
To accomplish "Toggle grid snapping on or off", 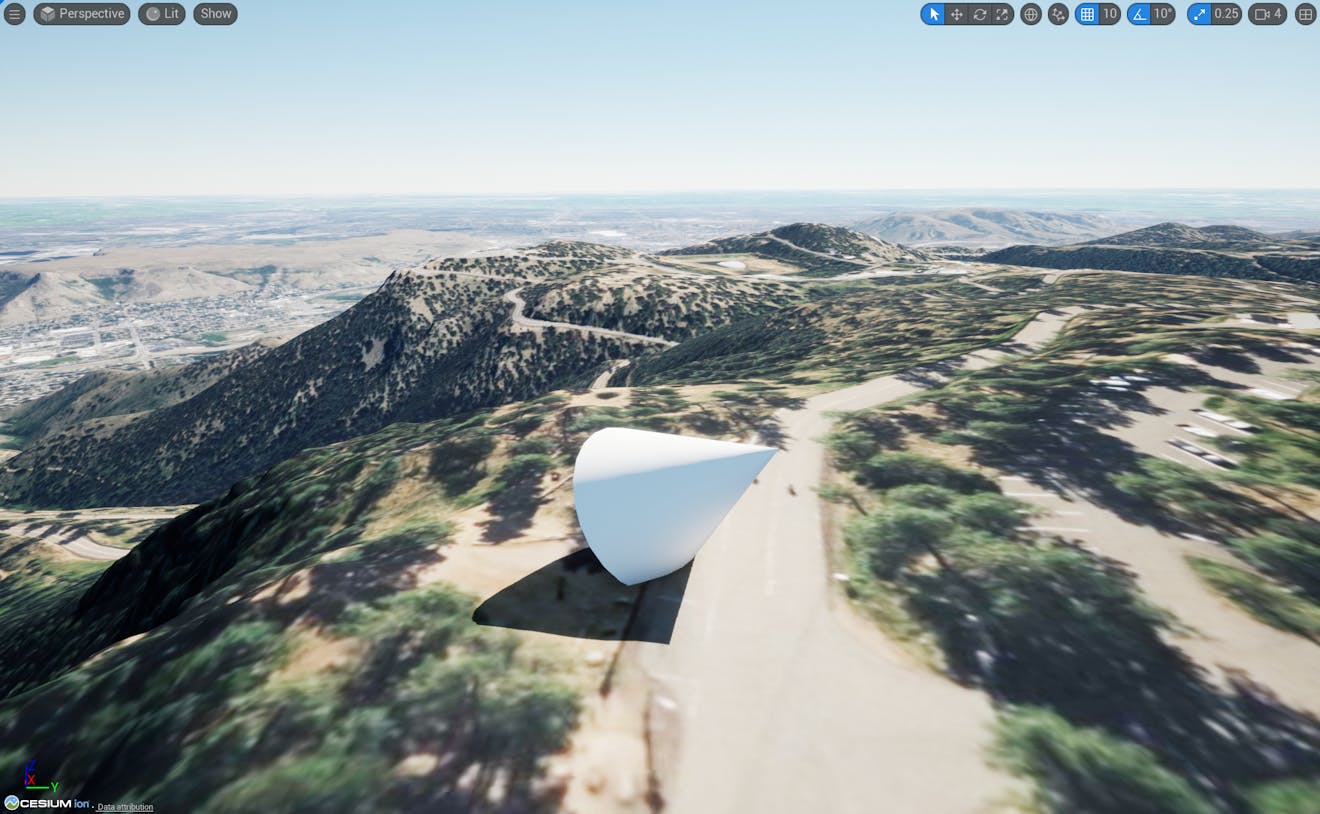I will (1088, 14).
